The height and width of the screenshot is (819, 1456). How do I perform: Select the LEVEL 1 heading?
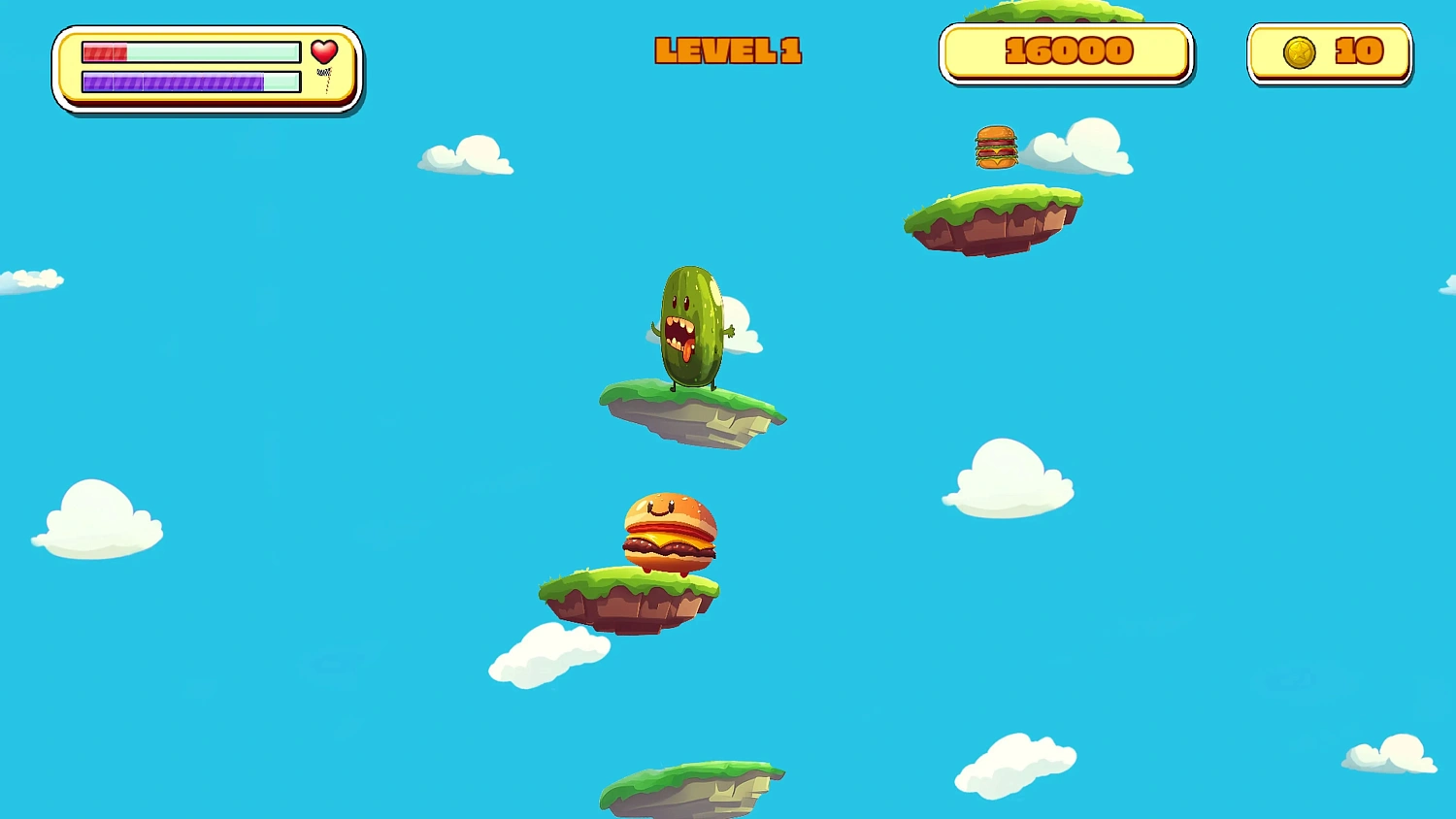[x=728, y=50]
